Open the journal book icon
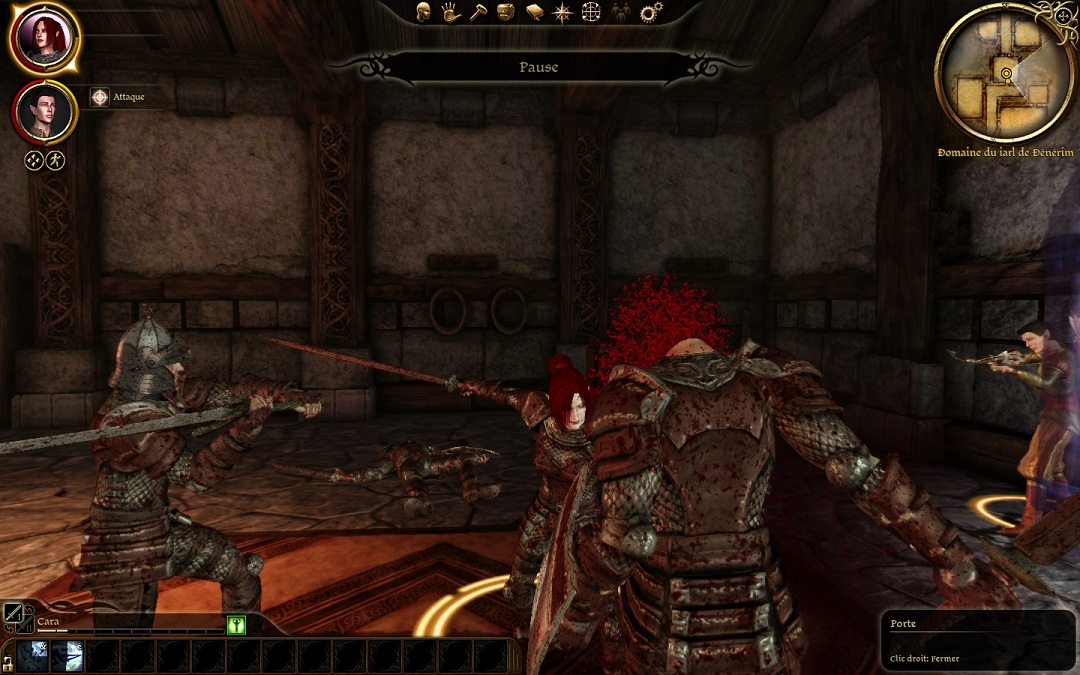 [x=534, y=12]
